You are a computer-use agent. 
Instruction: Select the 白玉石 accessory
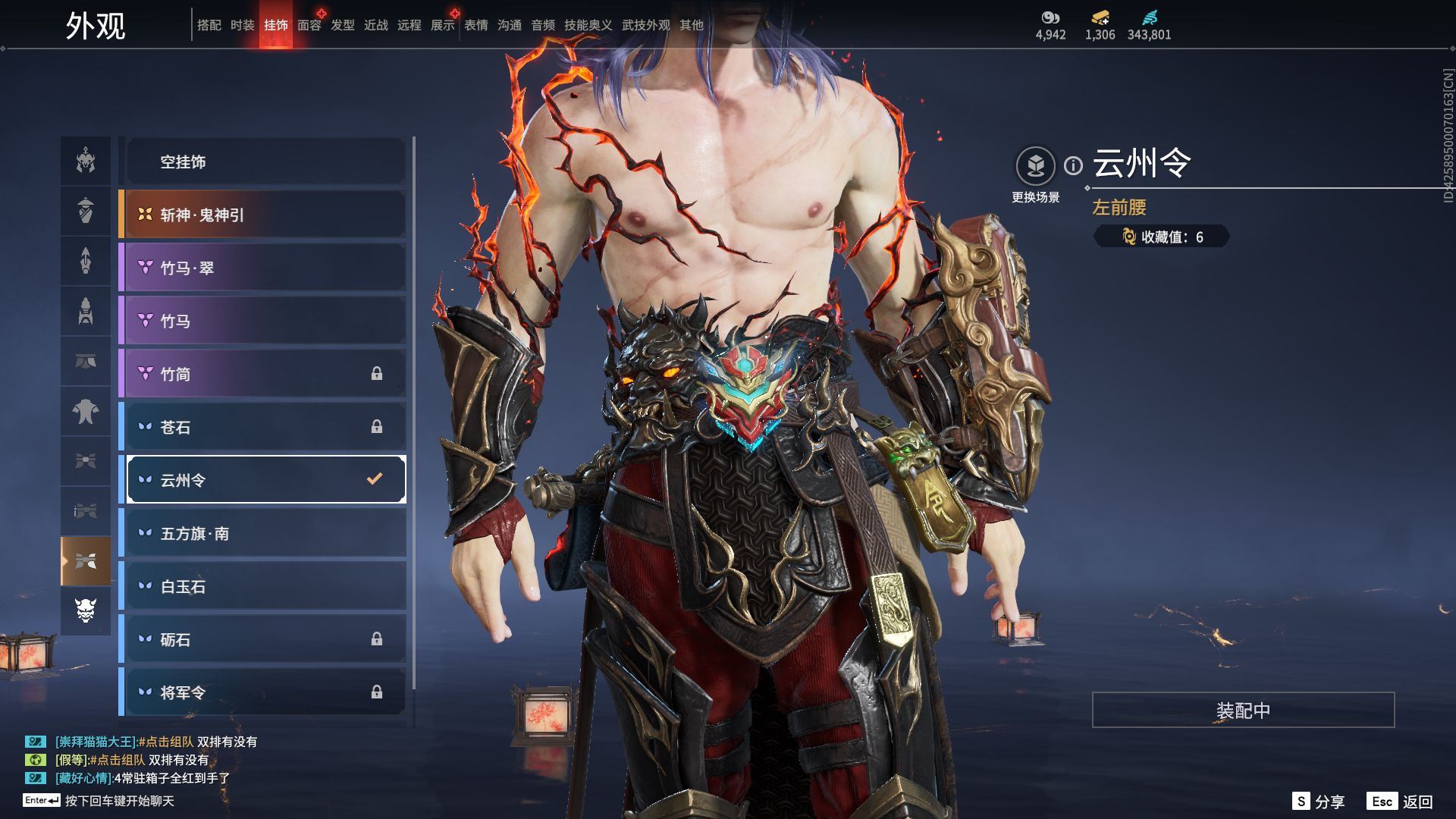(265, 586)
